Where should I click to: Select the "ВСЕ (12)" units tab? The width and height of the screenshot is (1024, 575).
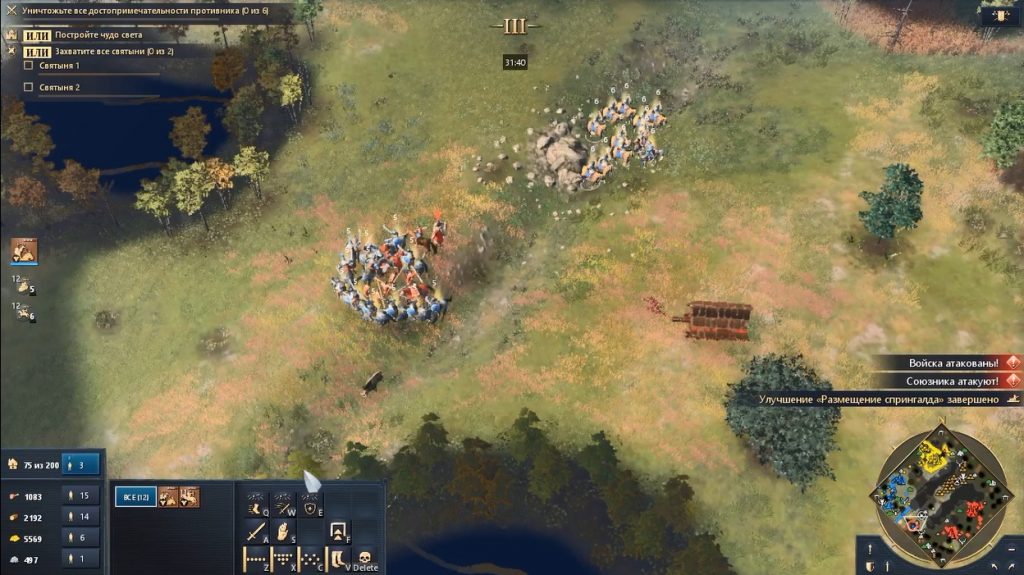click(135, 497)
